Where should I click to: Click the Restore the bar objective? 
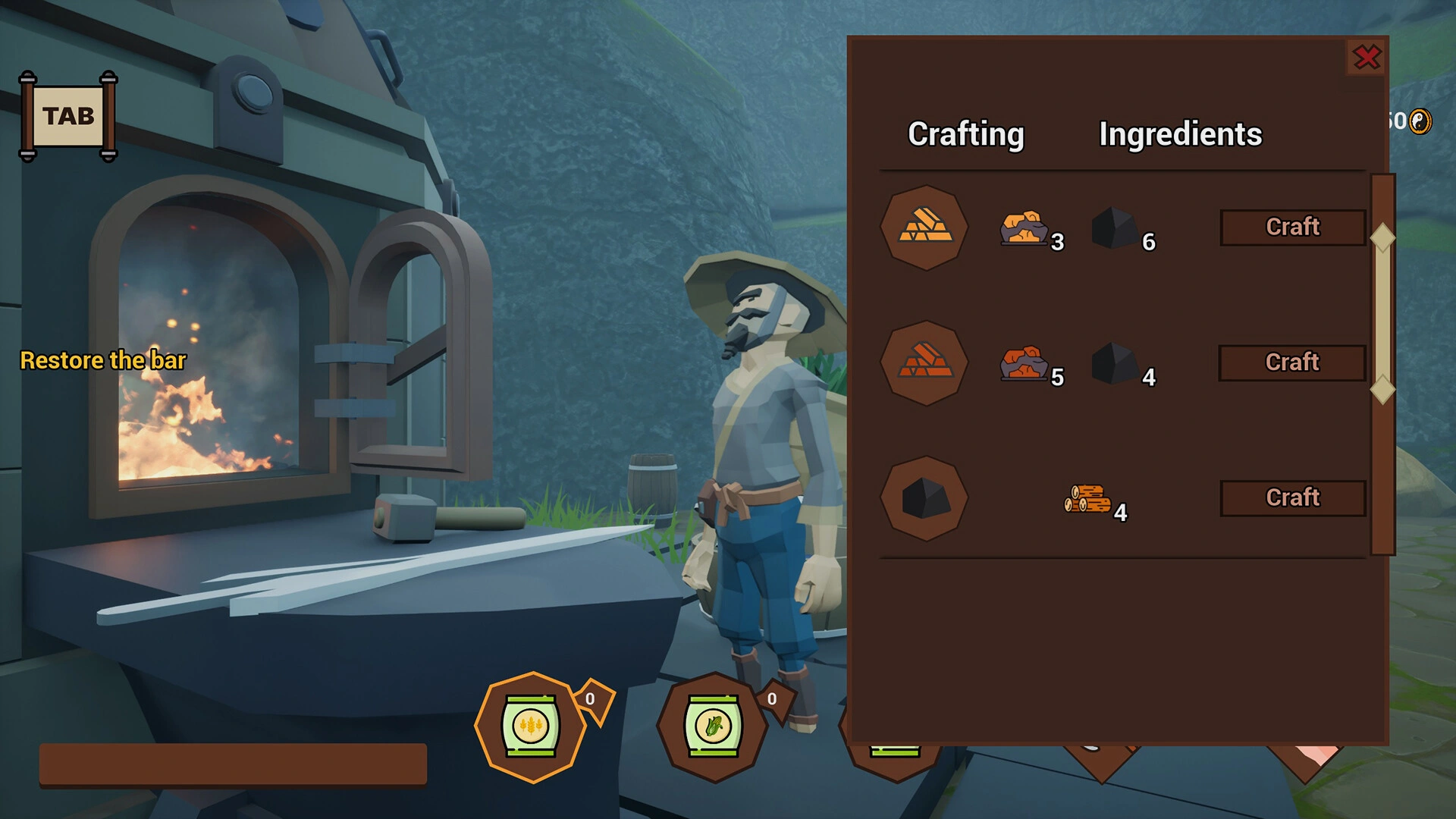[x=103, y=360]
